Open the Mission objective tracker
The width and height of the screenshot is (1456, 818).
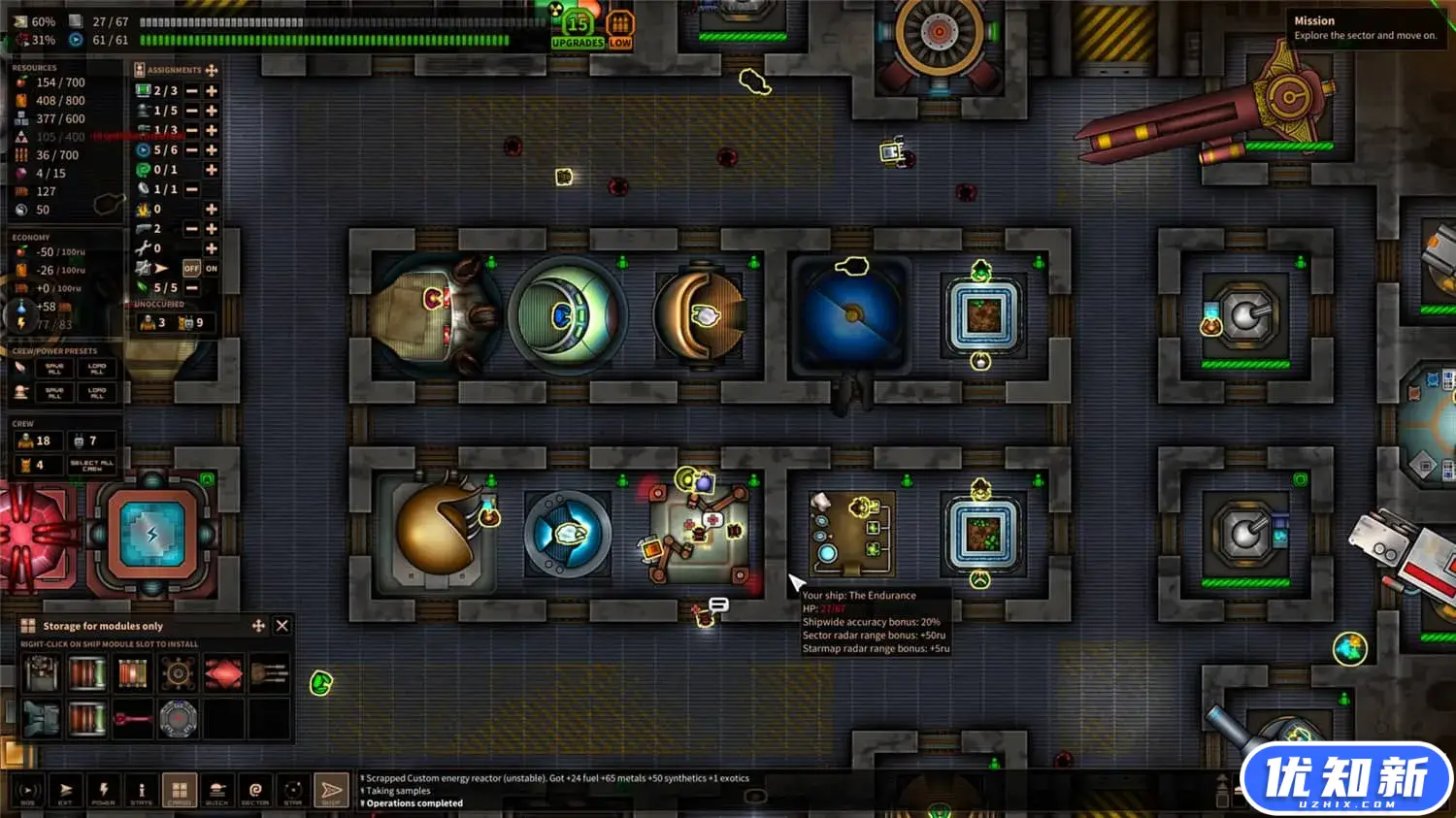click(x=1365, y=28)
